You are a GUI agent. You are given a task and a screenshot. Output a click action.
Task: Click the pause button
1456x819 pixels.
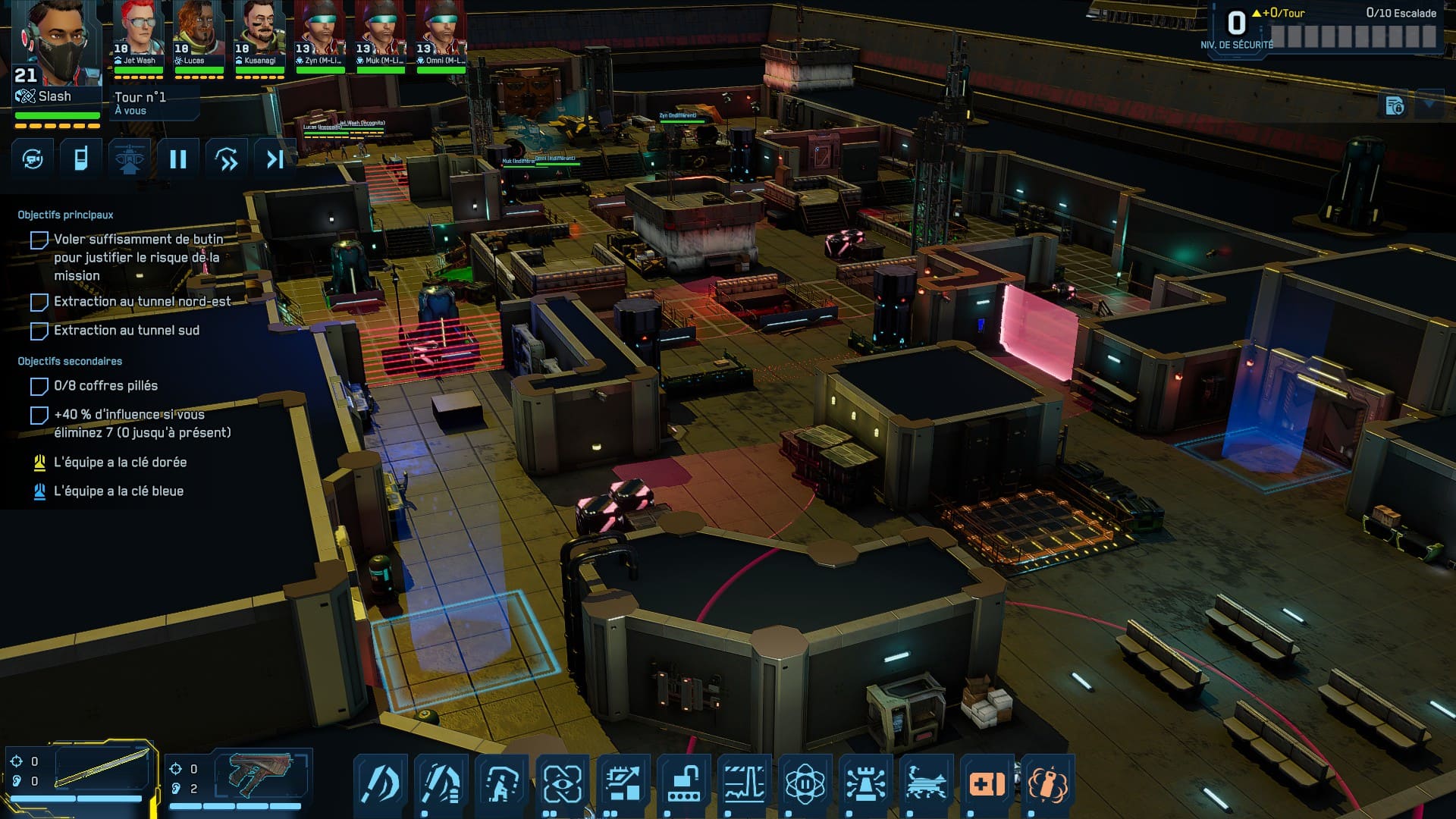coord(177,159)
